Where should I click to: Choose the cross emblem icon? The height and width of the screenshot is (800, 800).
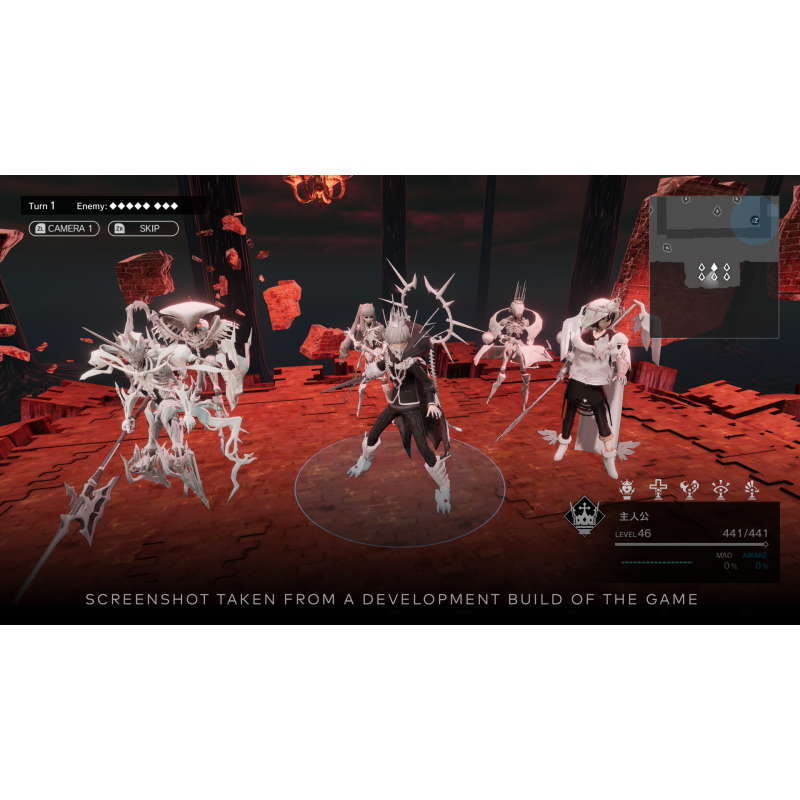point(658,489)
